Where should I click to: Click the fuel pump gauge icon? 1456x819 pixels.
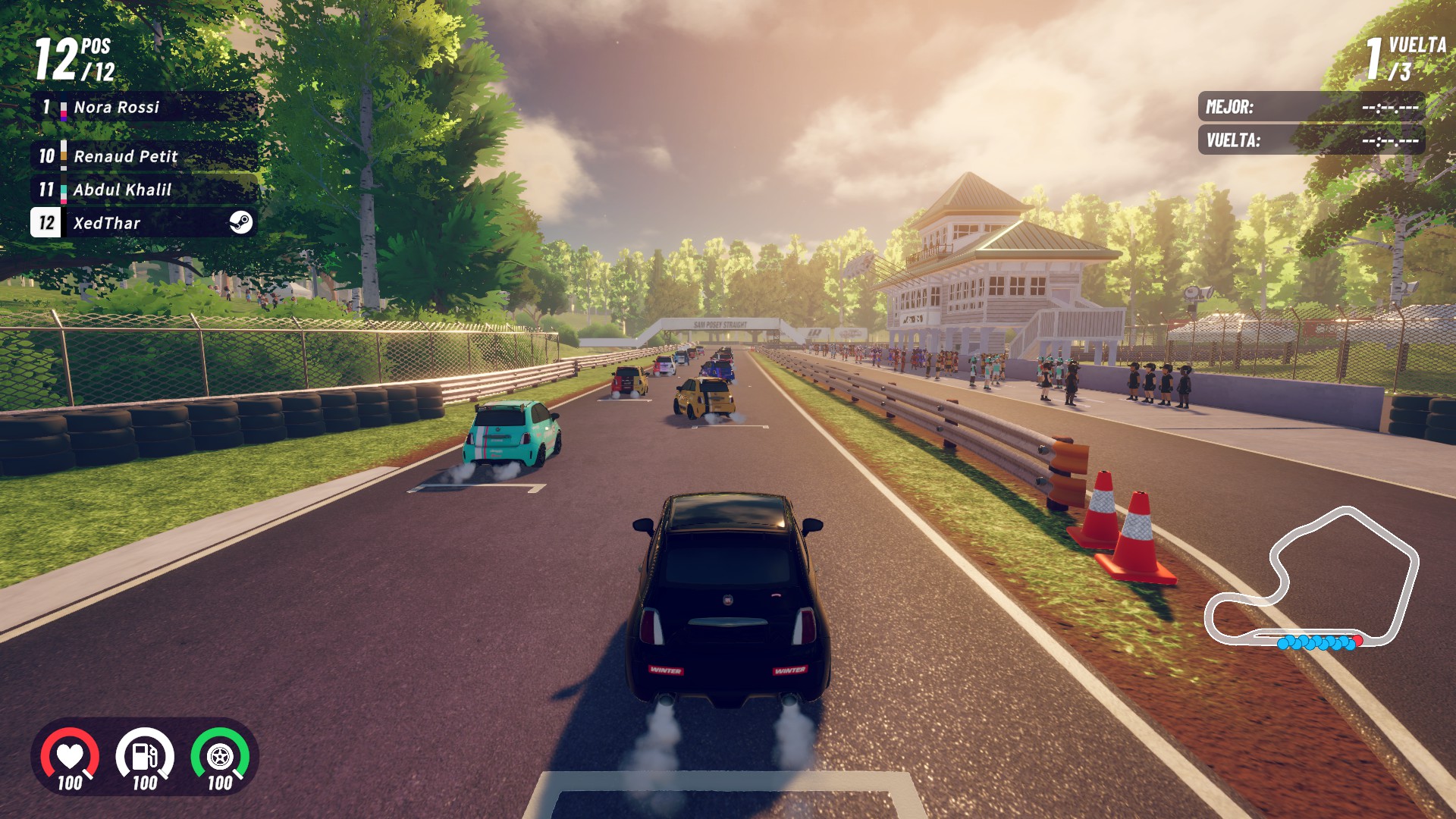pos(145,756)
